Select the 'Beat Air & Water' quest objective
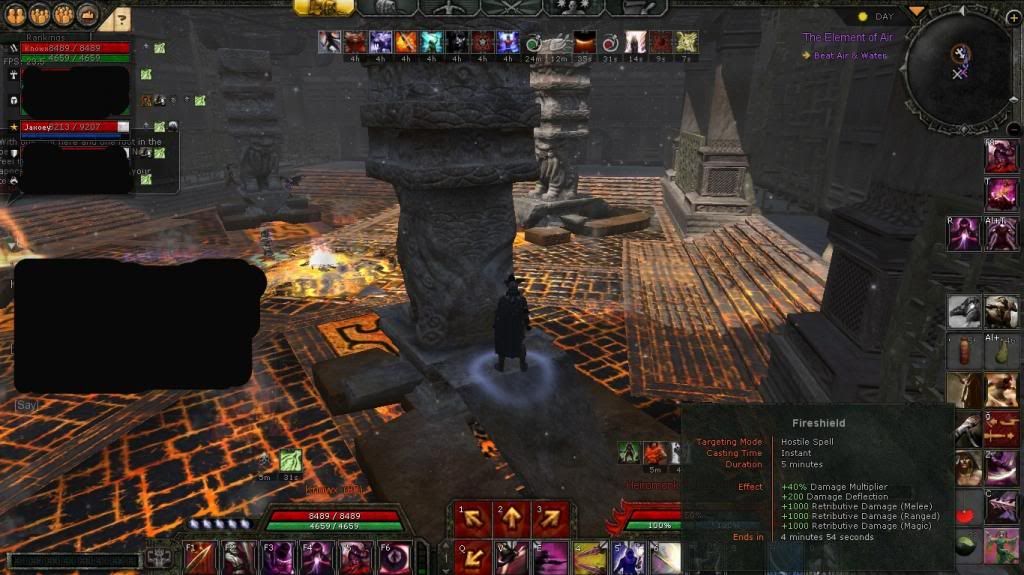Image resolution: width=1024 pixels, height=575 pixels. tap(850, 56)
